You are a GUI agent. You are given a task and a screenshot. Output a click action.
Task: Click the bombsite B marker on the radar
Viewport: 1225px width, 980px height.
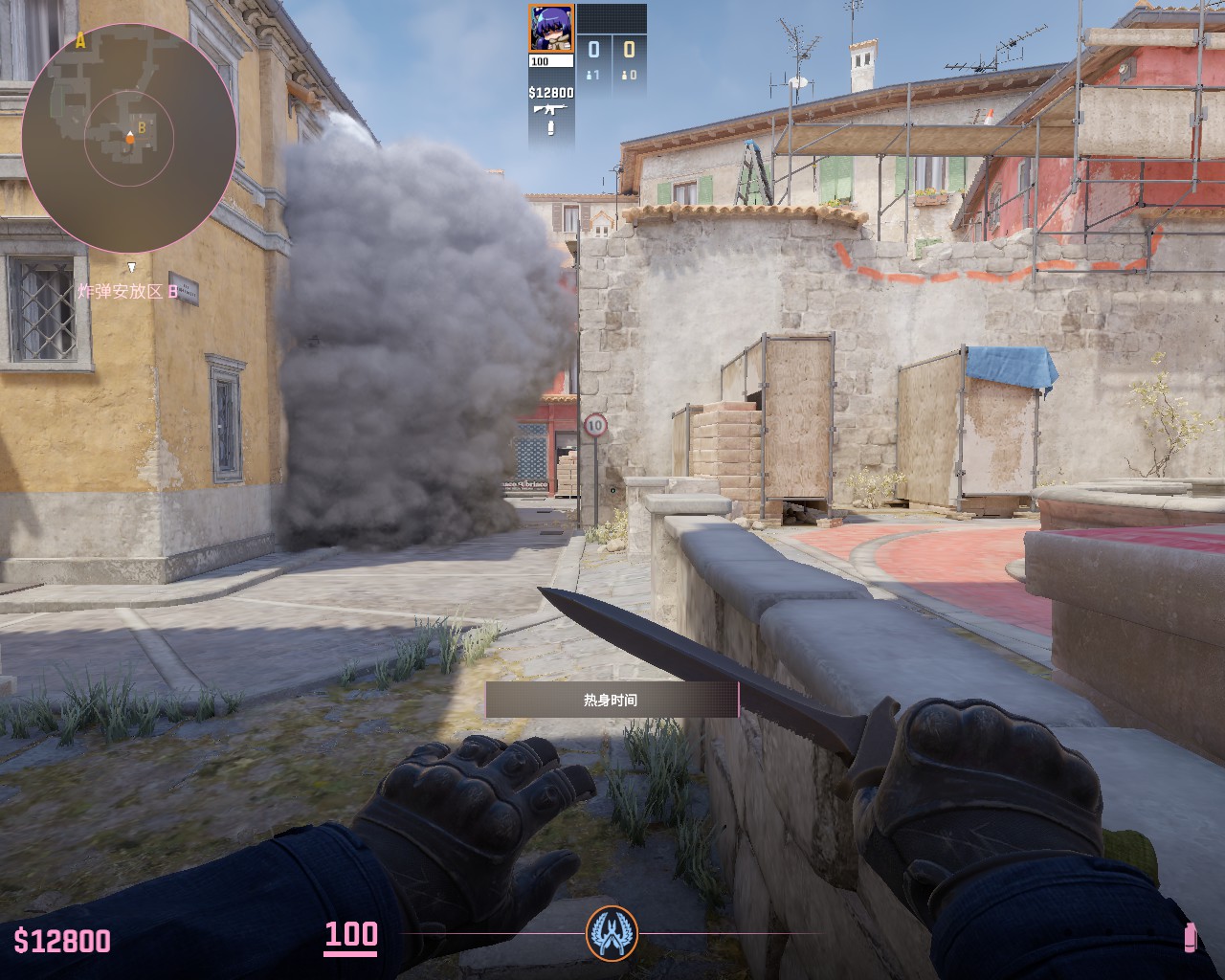[x=141, y=126]
